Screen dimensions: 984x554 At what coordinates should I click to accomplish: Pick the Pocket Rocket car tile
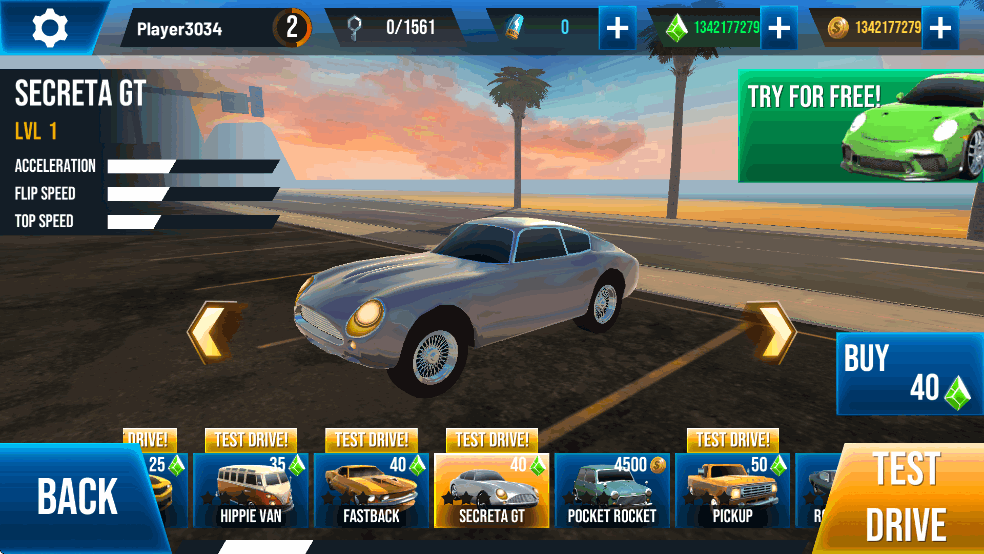coord(612,490)
